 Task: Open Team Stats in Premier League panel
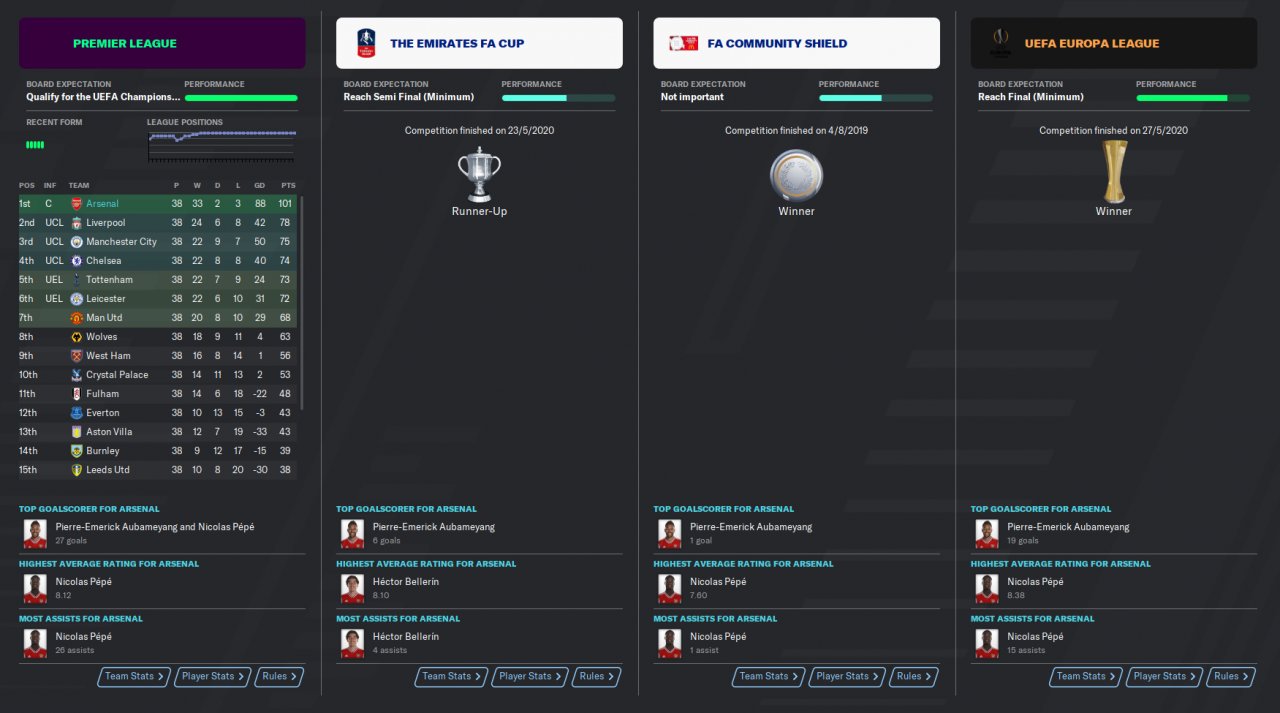tap(135, 677)
